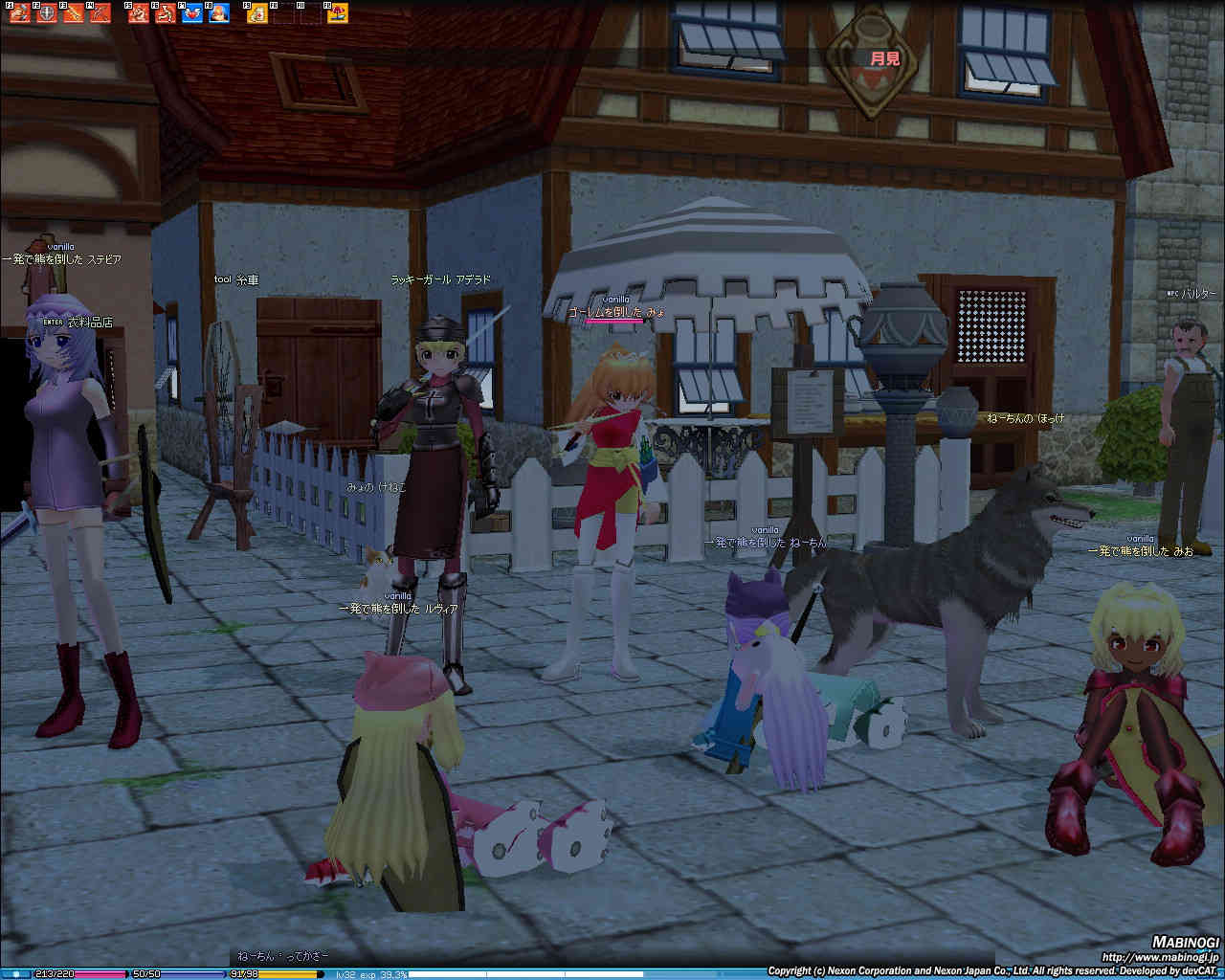Trigger the skill in the F1 slot

tap(20, 13)
